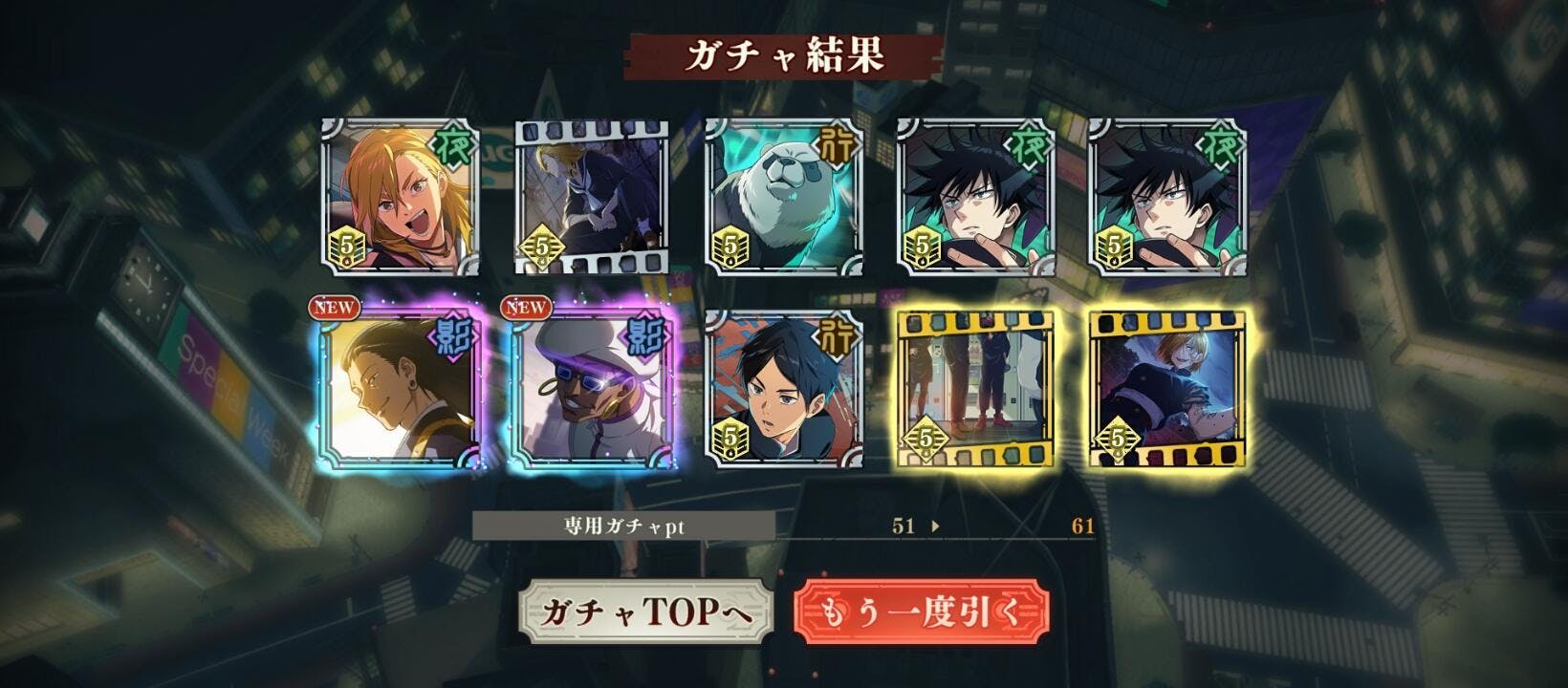1568x688 pixels.
Task: Select the black-haired boy on orange background card
Action: click(783, 389)
